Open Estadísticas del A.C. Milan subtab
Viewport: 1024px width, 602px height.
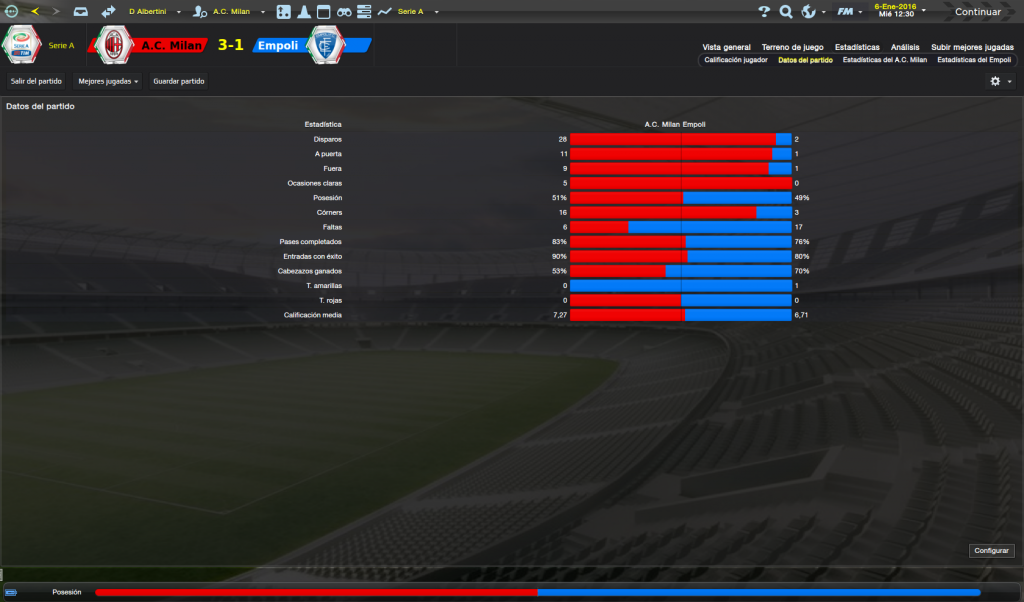(884, 60)
